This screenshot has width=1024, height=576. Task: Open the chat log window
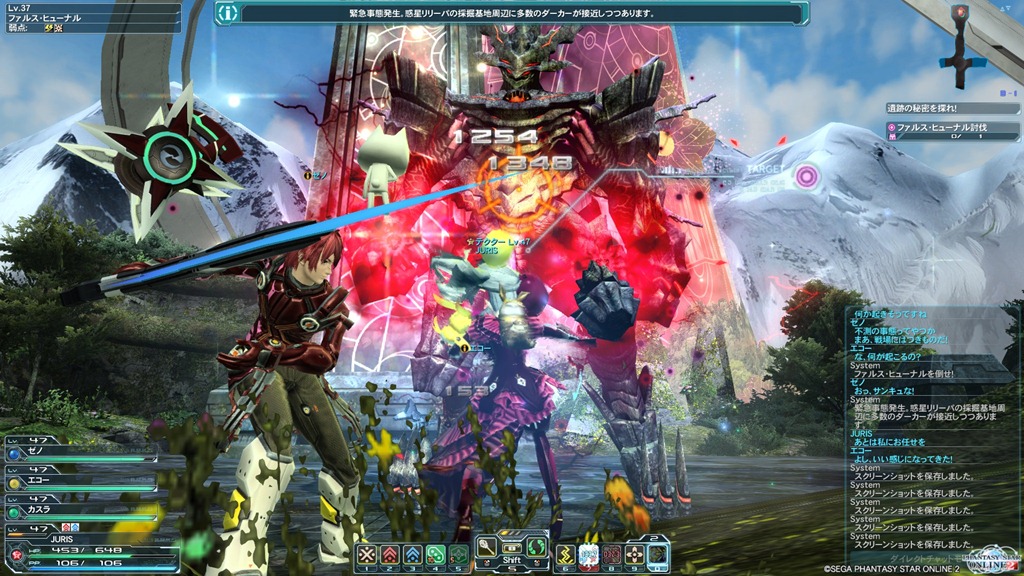pos(928,430)
